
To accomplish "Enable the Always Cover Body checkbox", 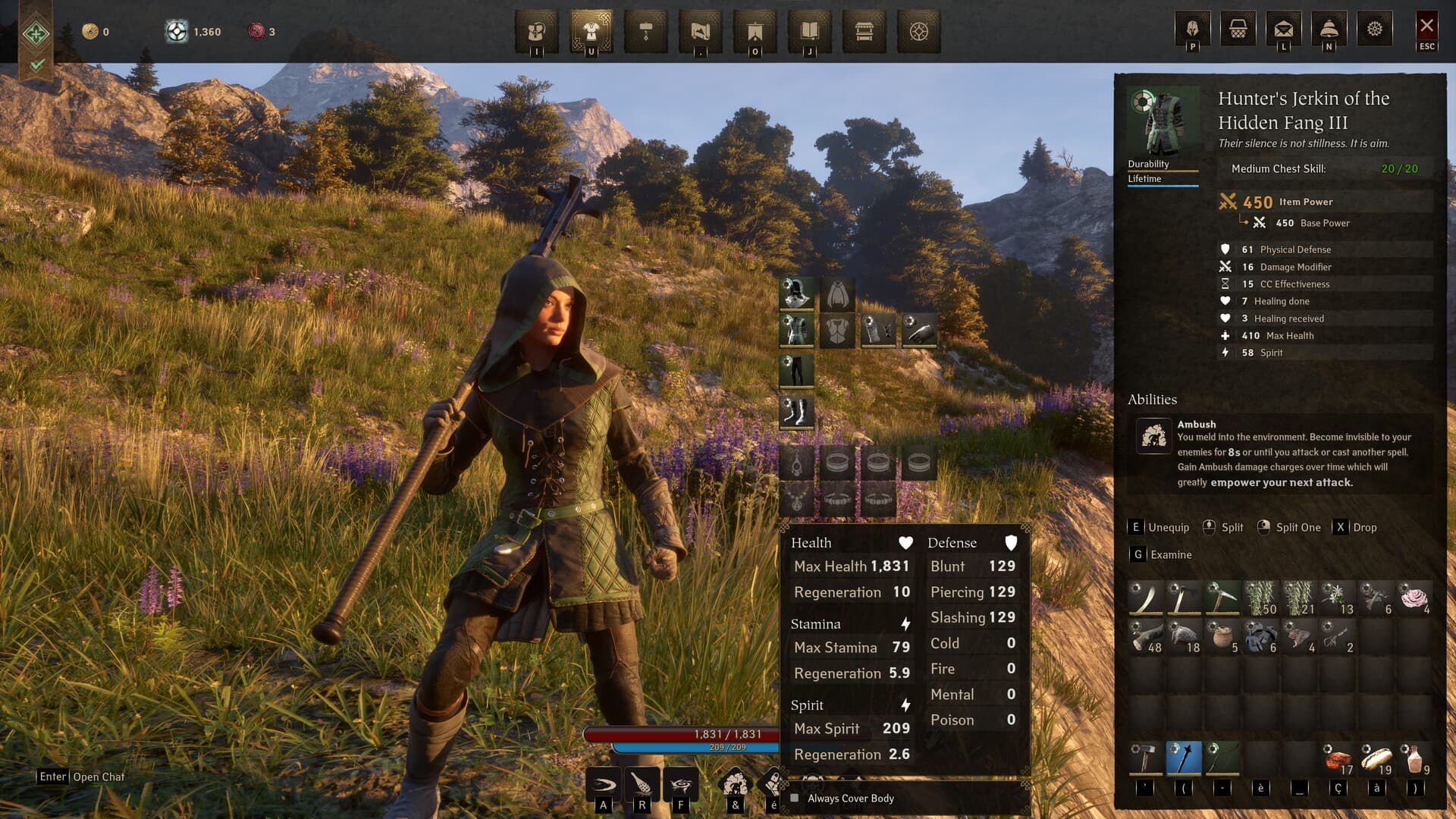I will coord(793,799).
